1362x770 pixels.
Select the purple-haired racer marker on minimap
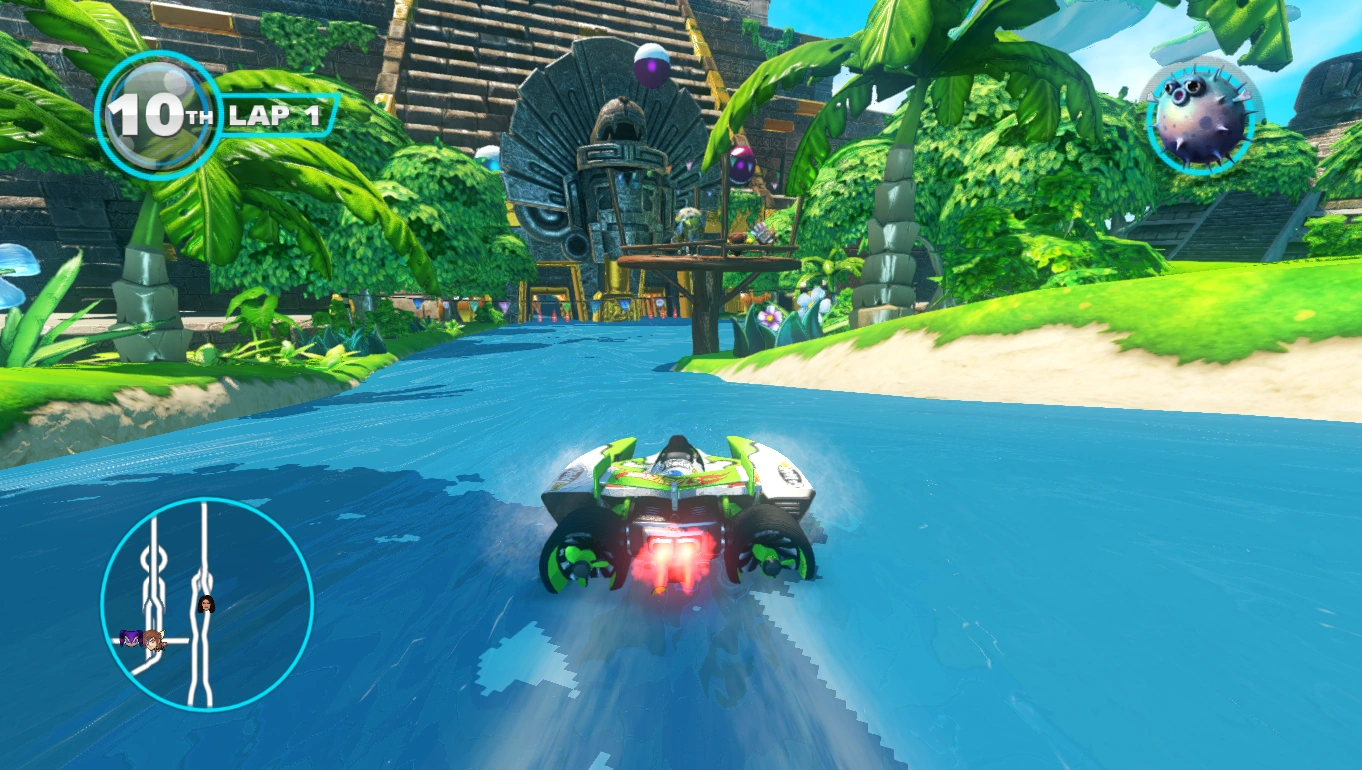click(130, 637)
